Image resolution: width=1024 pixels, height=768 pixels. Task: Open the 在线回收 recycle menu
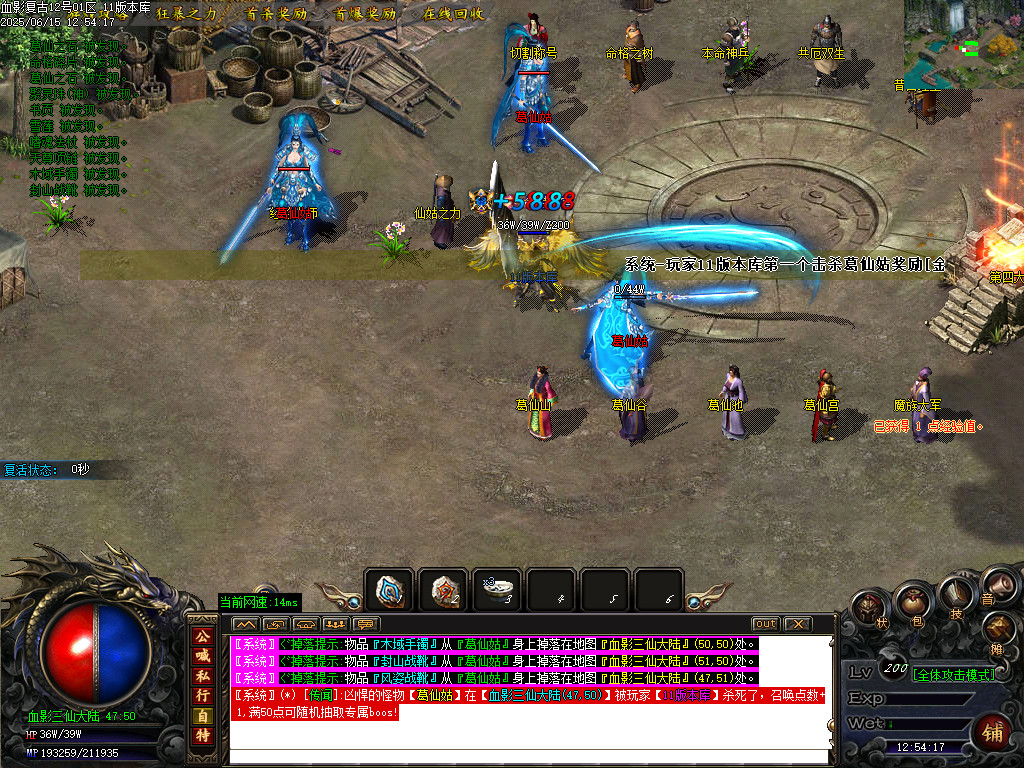453,15
